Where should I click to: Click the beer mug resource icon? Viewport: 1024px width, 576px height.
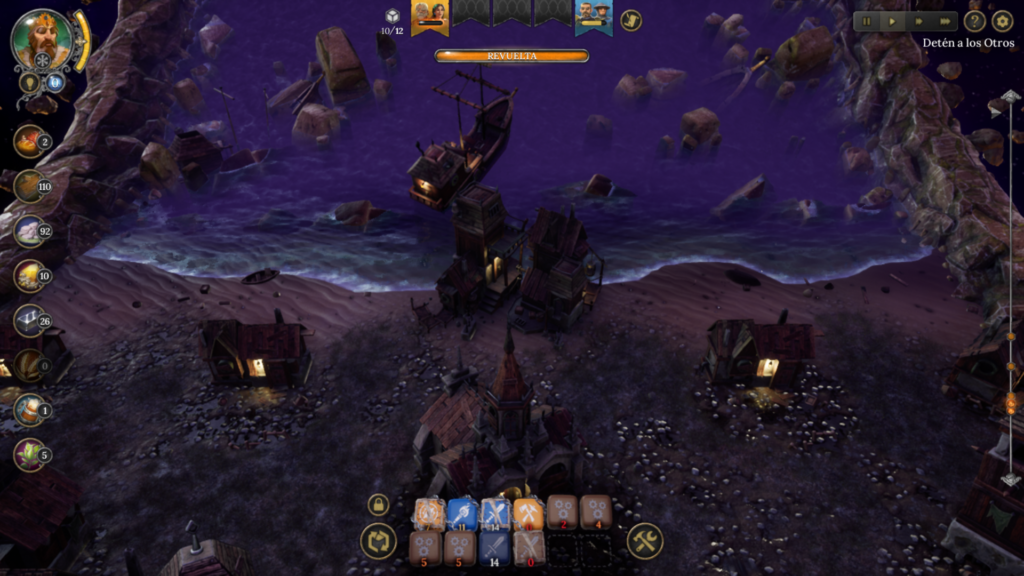(28, 409)
